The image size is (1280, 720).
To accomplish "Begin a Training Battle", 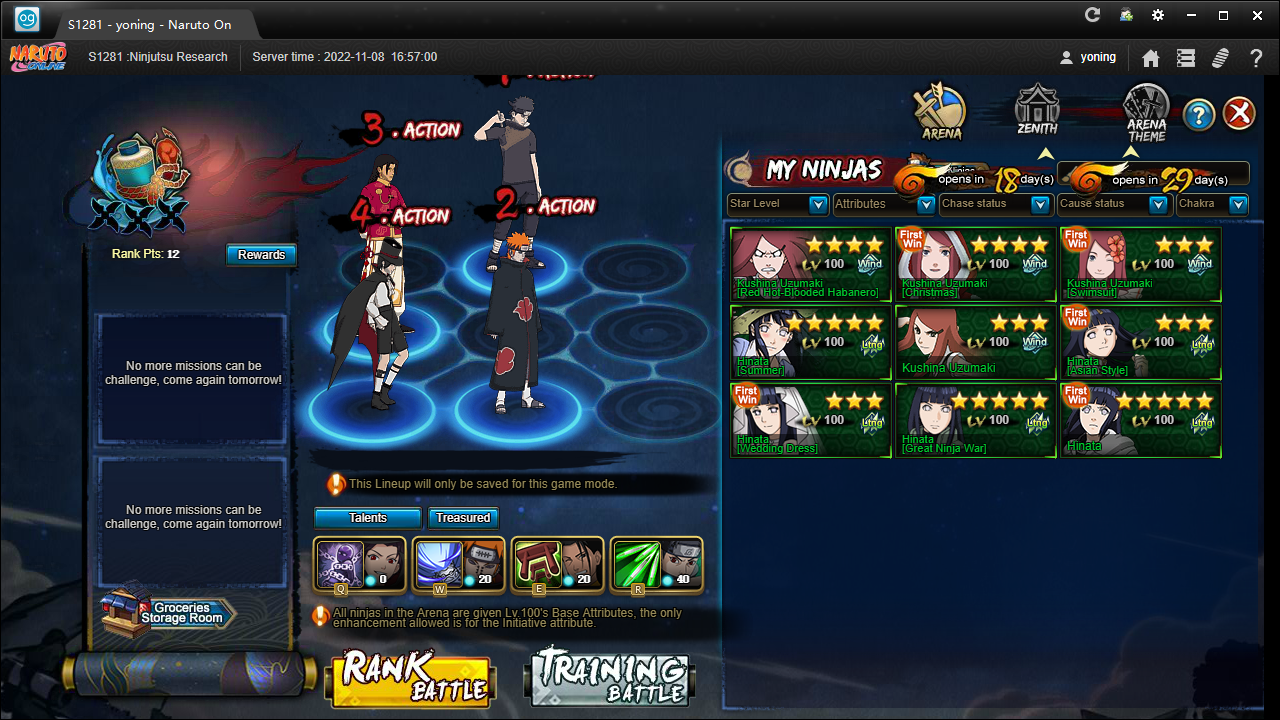I will [x=609, y=679].
